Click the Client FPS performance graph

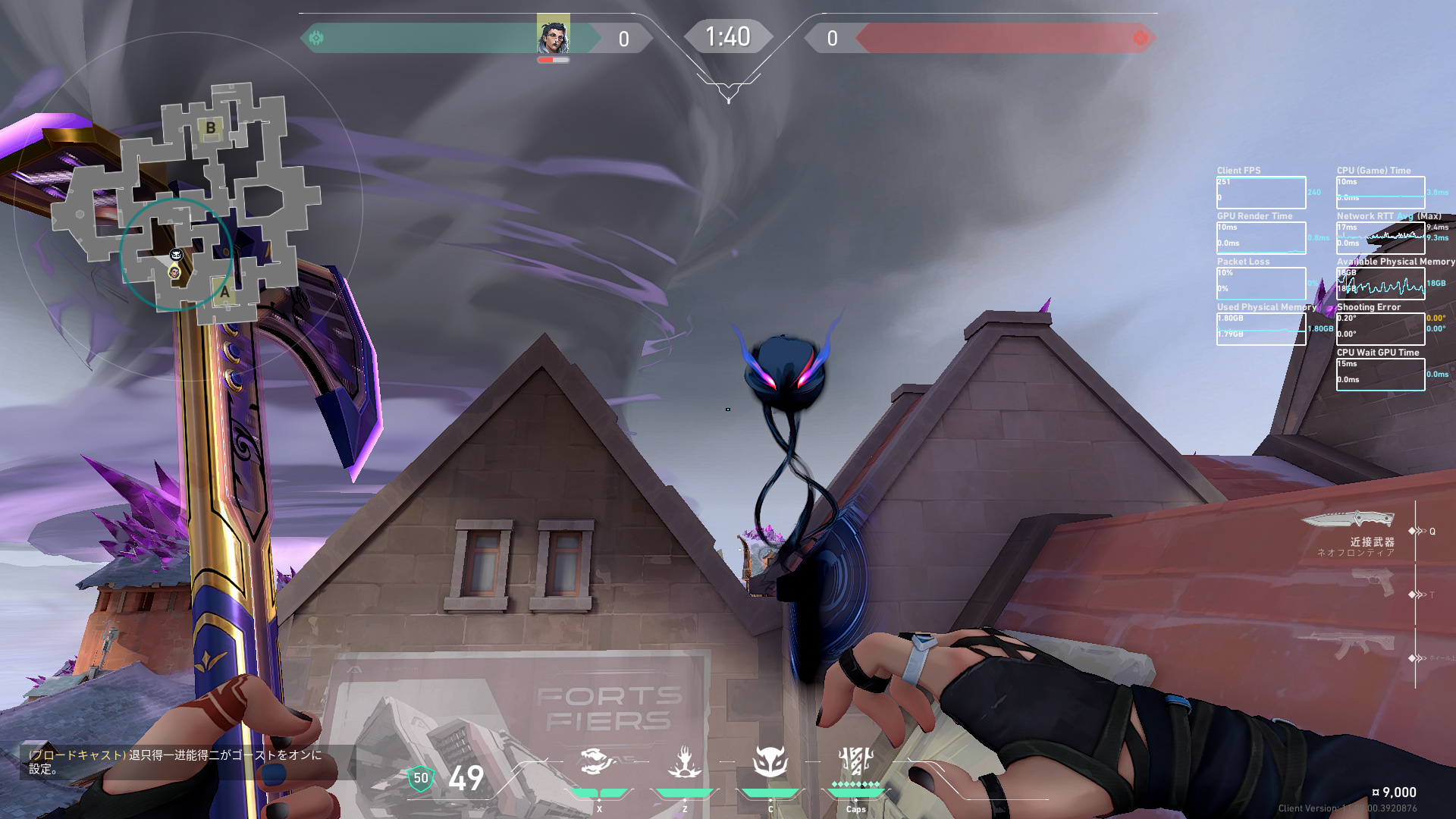(x=1261, y=193)
